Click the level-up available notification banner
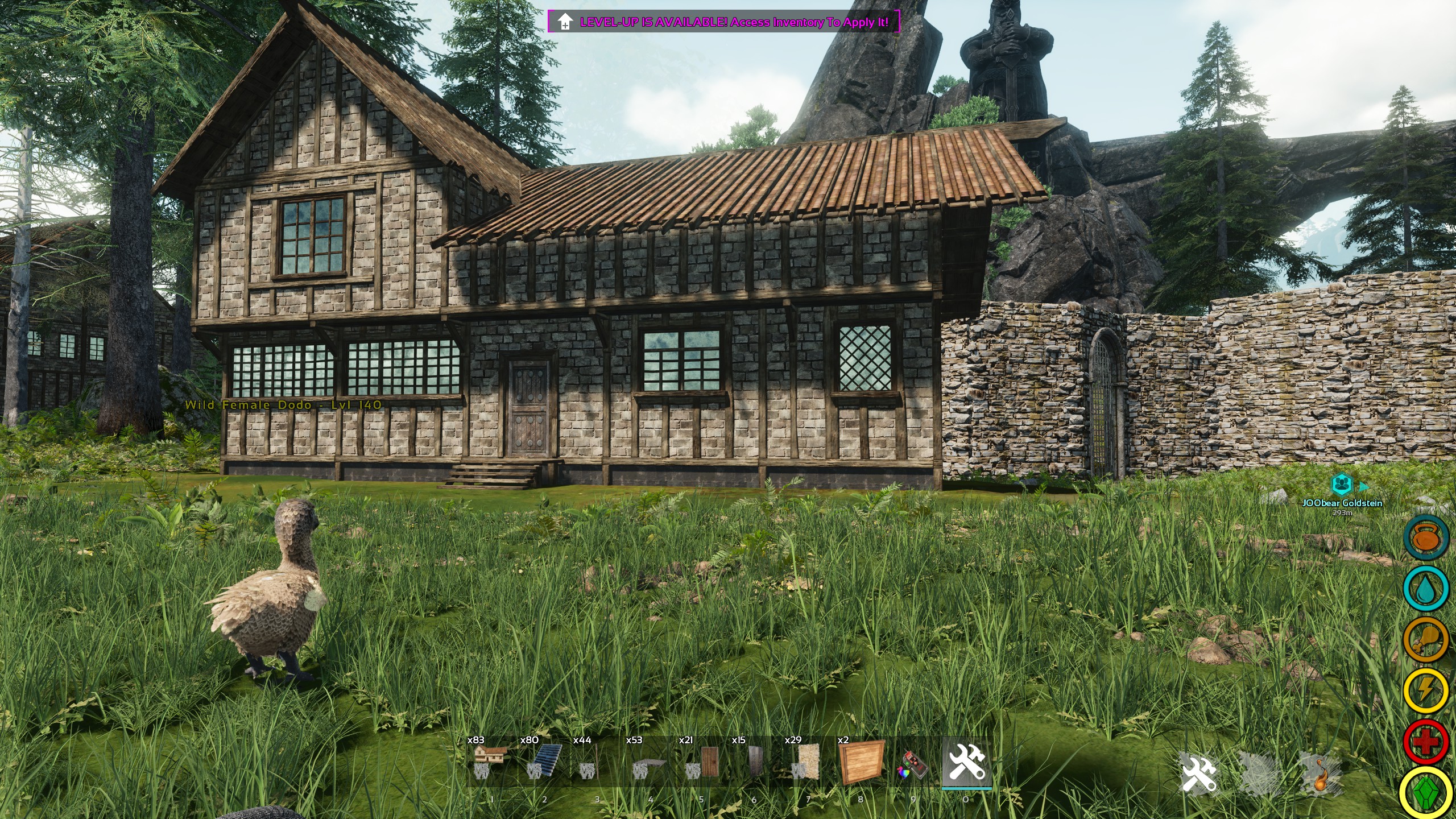Image resolution: width=1456 pixels, height=819 pixels. point(724,22)
